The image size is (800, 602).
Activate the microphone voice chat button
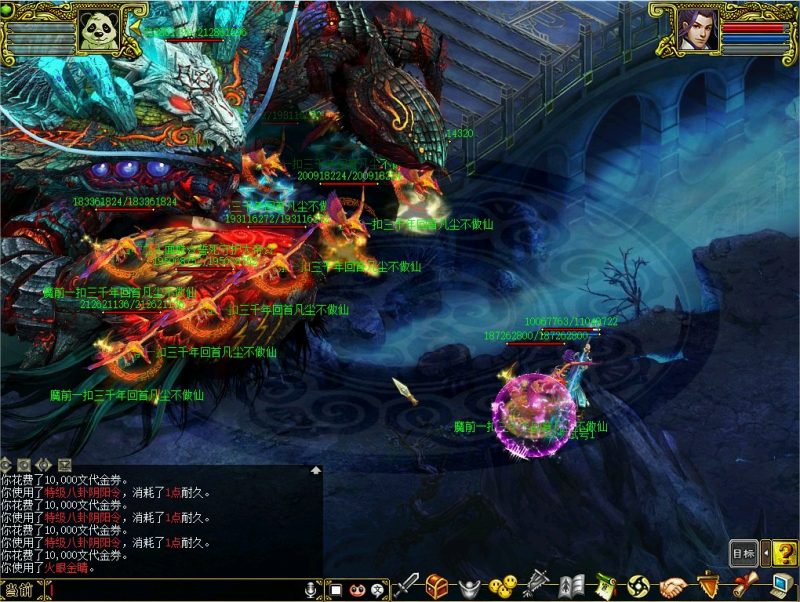[311, 590]
